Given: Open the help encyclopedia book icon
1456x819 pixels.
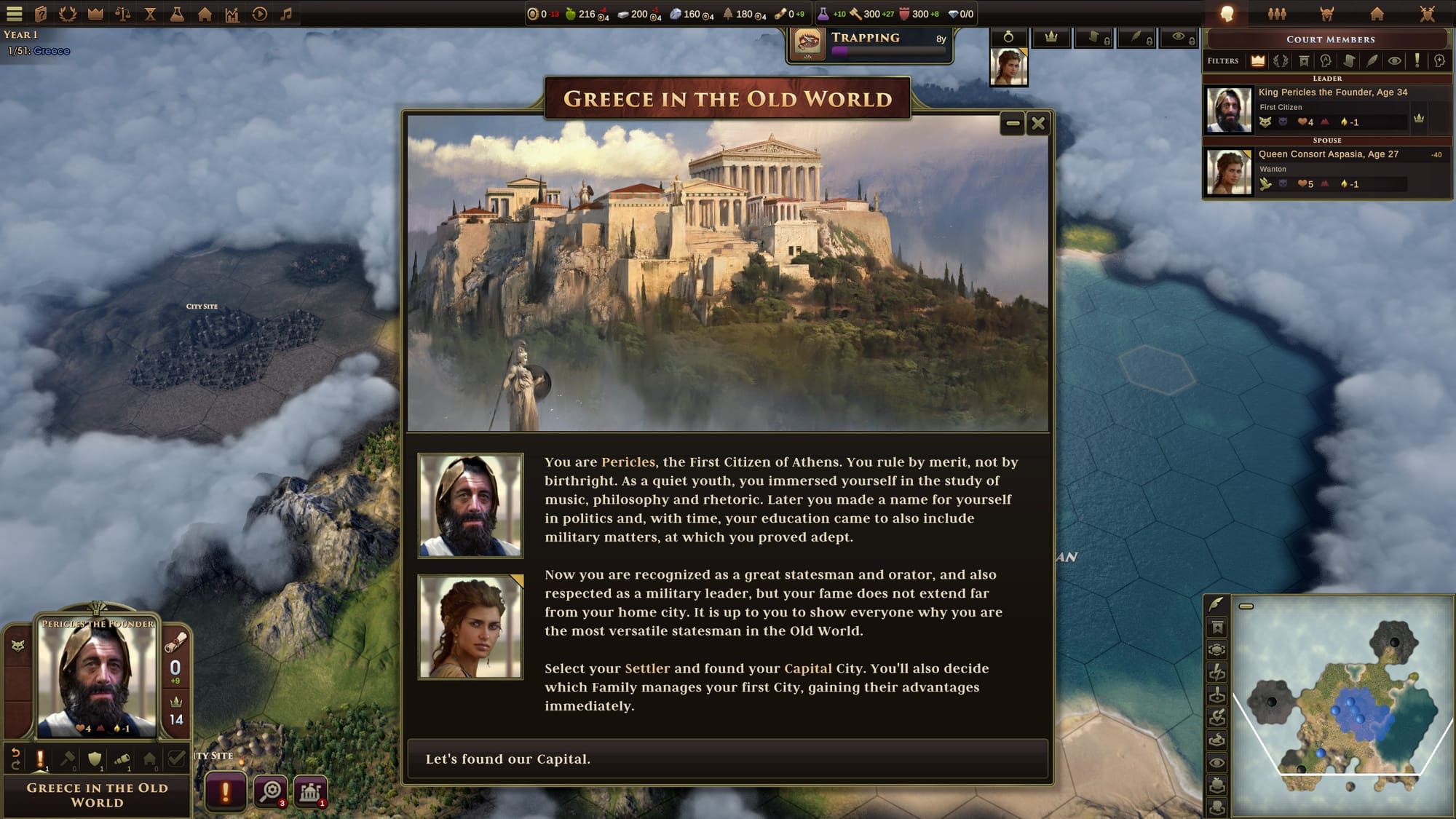Looking at the screenshot, I should tap(41, 13).
